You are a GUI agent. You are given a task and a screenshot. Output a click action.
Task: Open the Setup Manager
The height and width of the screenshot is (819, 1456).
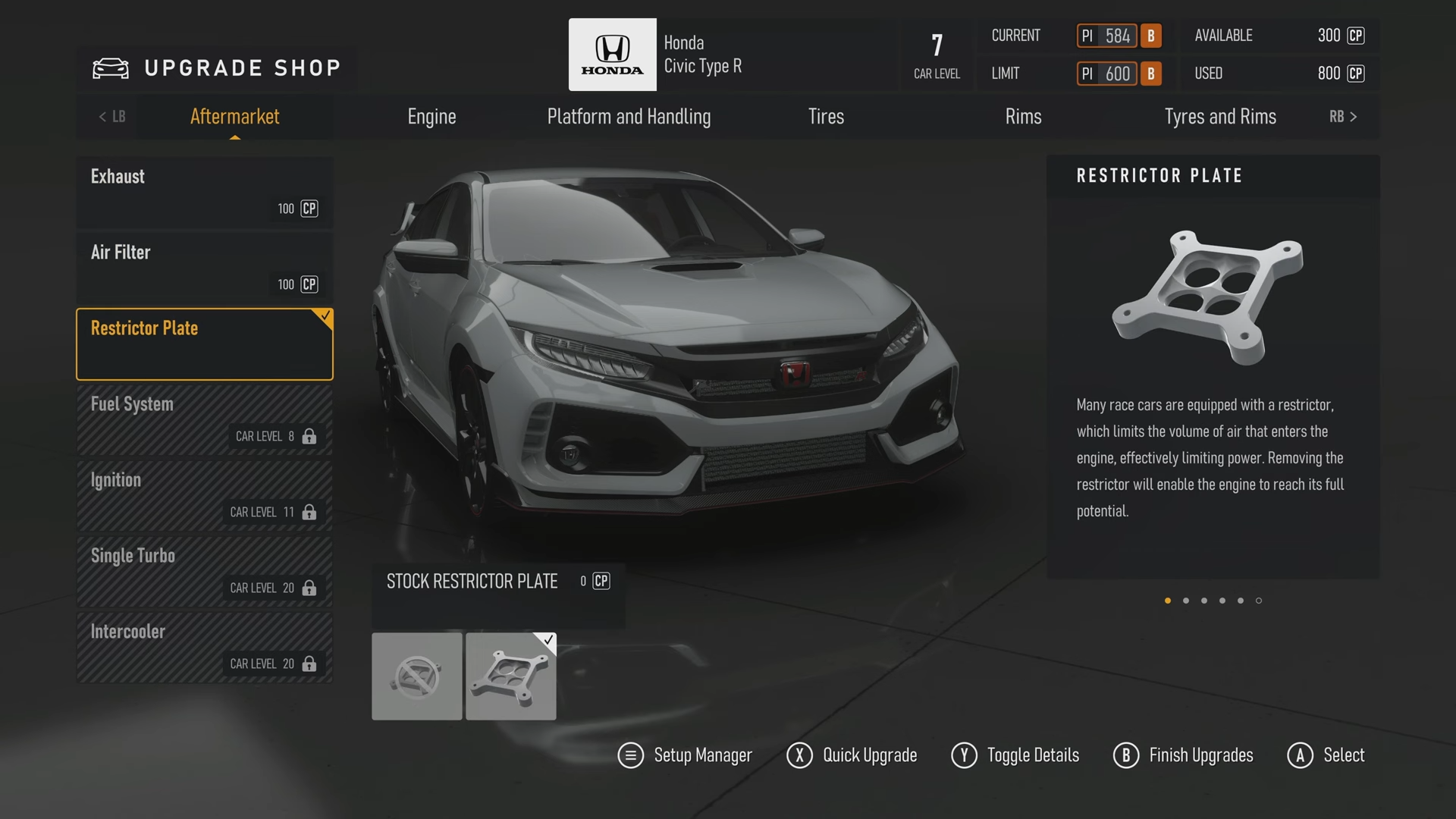pos(686,755)
